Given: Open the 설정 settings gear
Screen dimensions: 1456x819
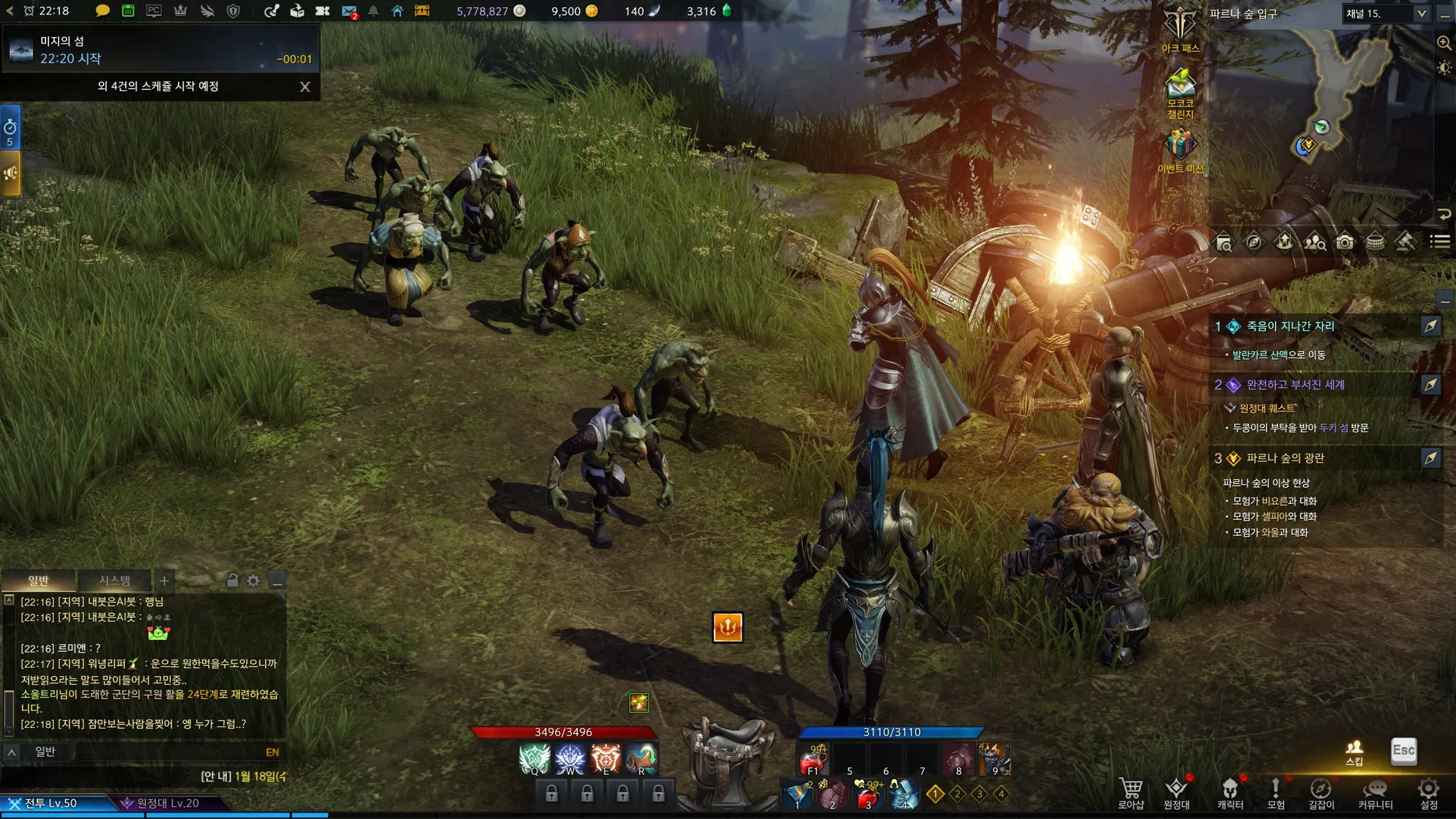Looking at the screenshot, I should pyautogui.click(x=1428, y=792).
